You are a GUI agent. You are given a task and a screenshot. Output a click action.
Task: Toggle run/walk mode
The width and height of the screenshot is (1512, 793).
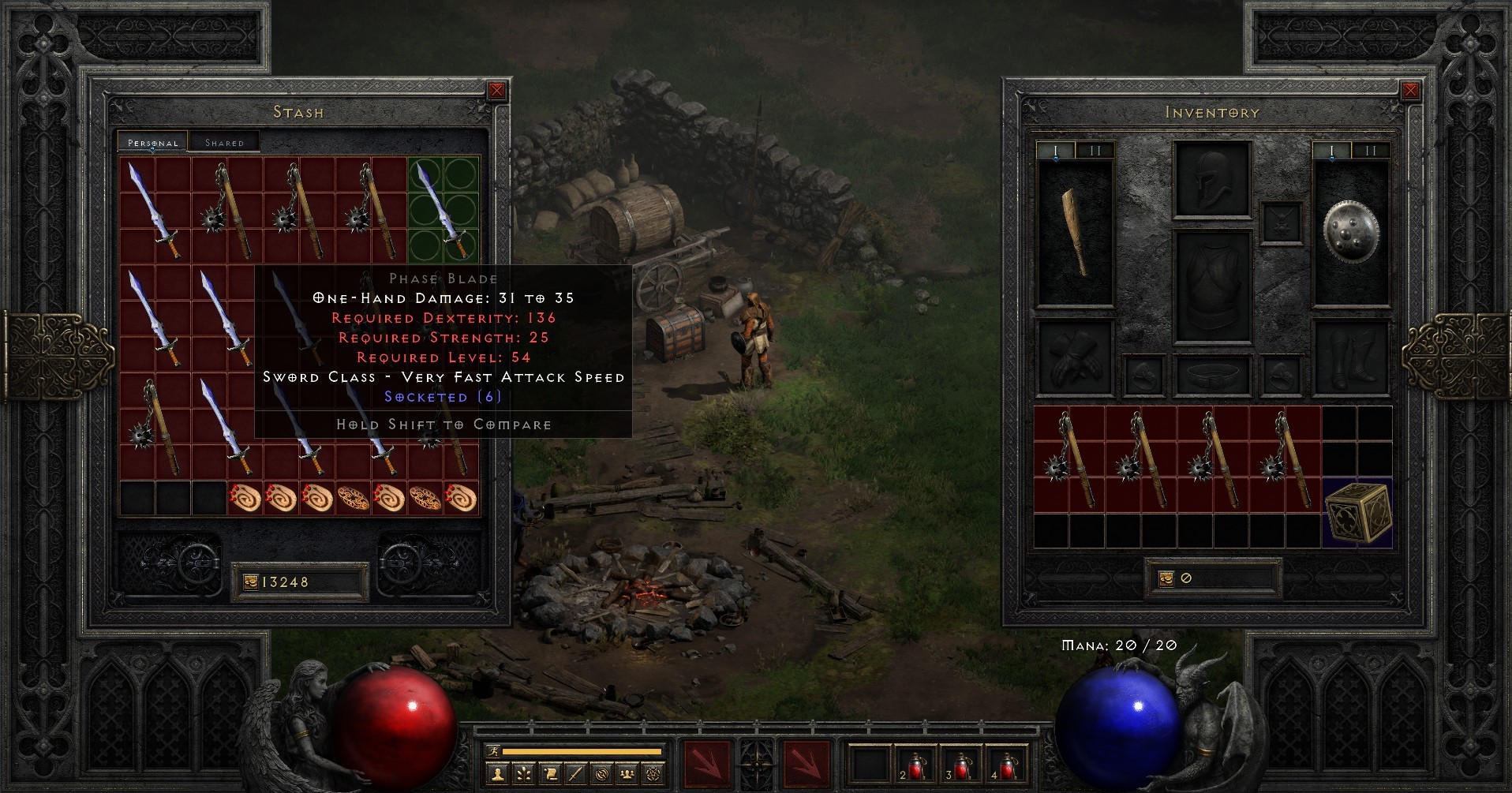[493, 751]
